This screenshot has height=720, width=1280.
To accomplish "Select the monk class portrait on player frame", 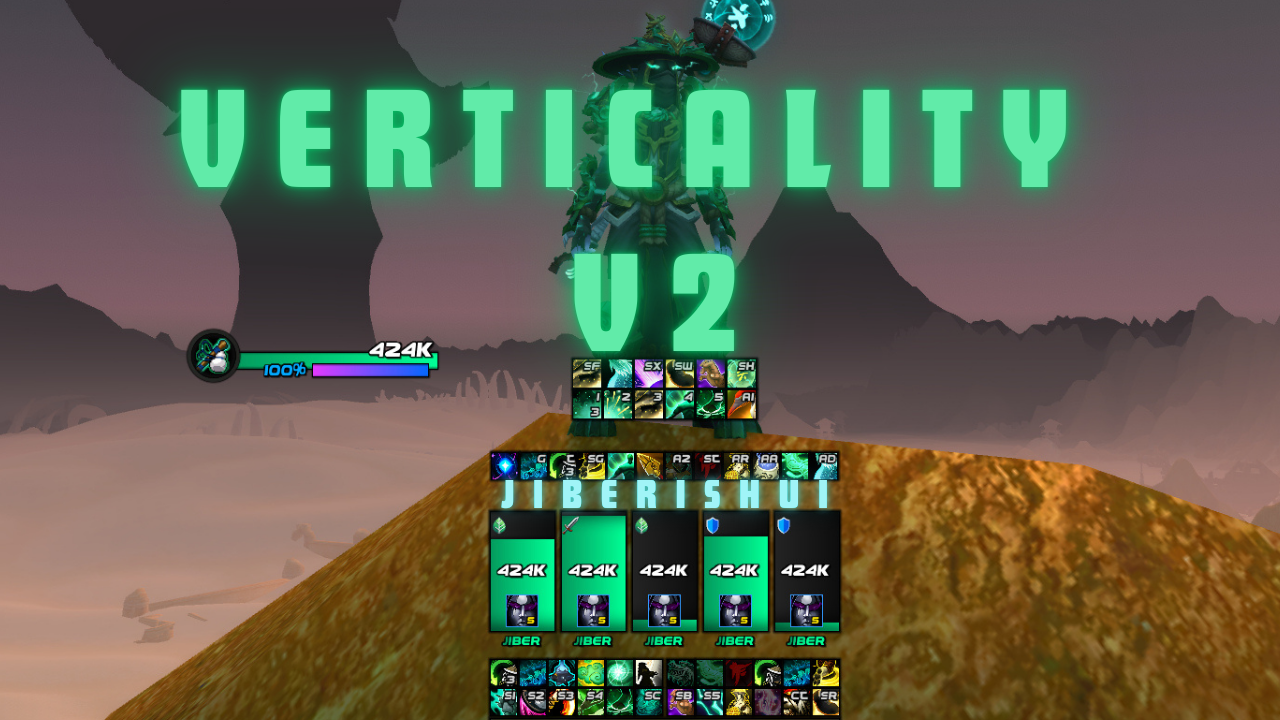I will tap(213, 356).
